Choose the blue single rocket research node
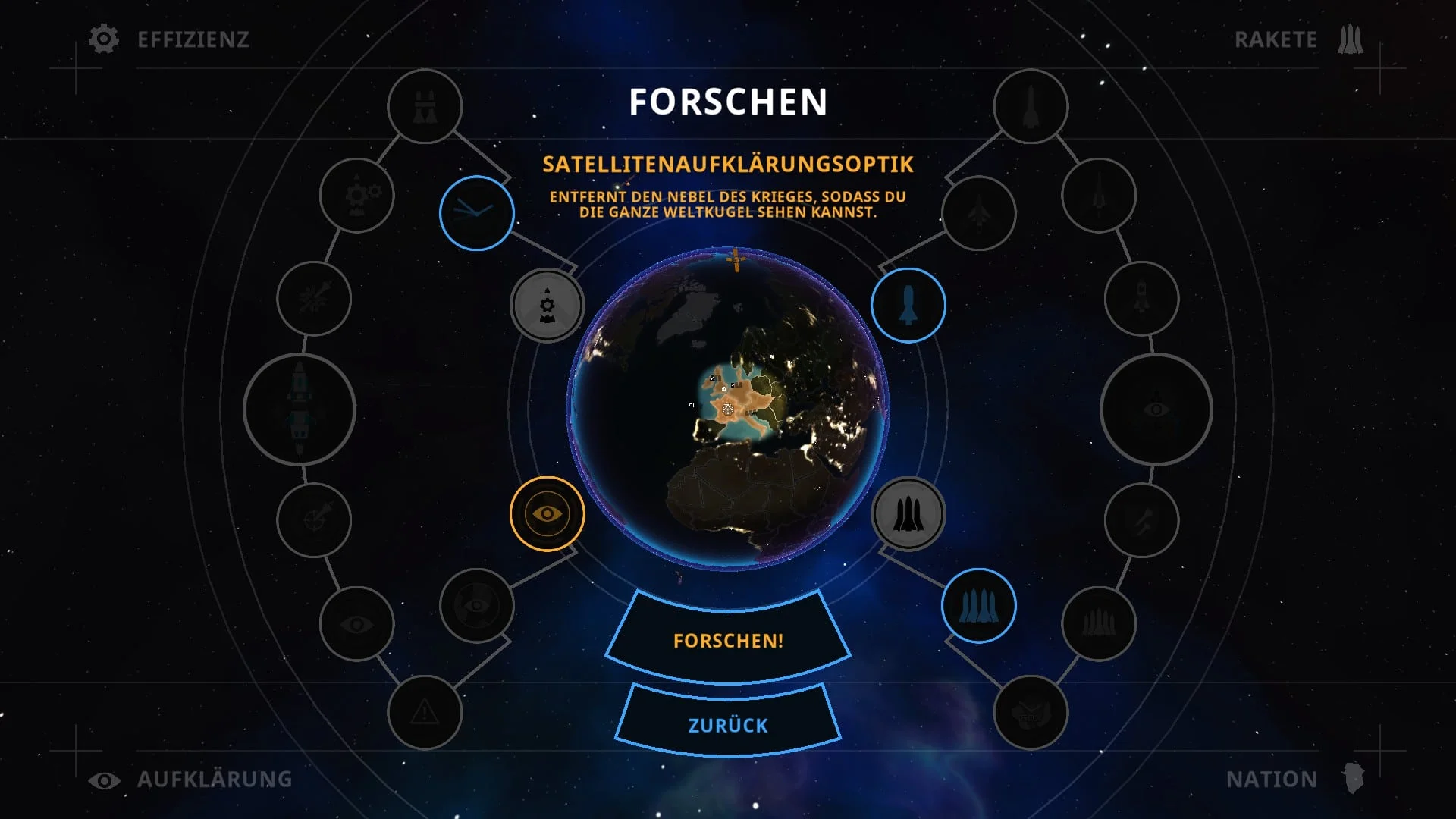 pyautogui.click(x=908, y=305)
